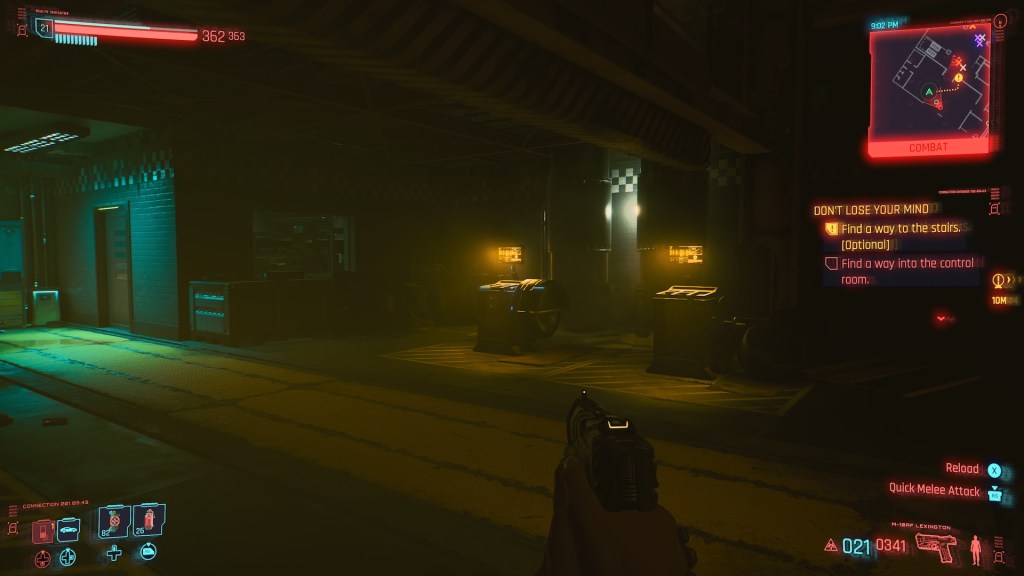Click the 'Don't Lose Your Mind' quest title
This screenshot has width=1024, height=576.
click(x=871, y=210)
